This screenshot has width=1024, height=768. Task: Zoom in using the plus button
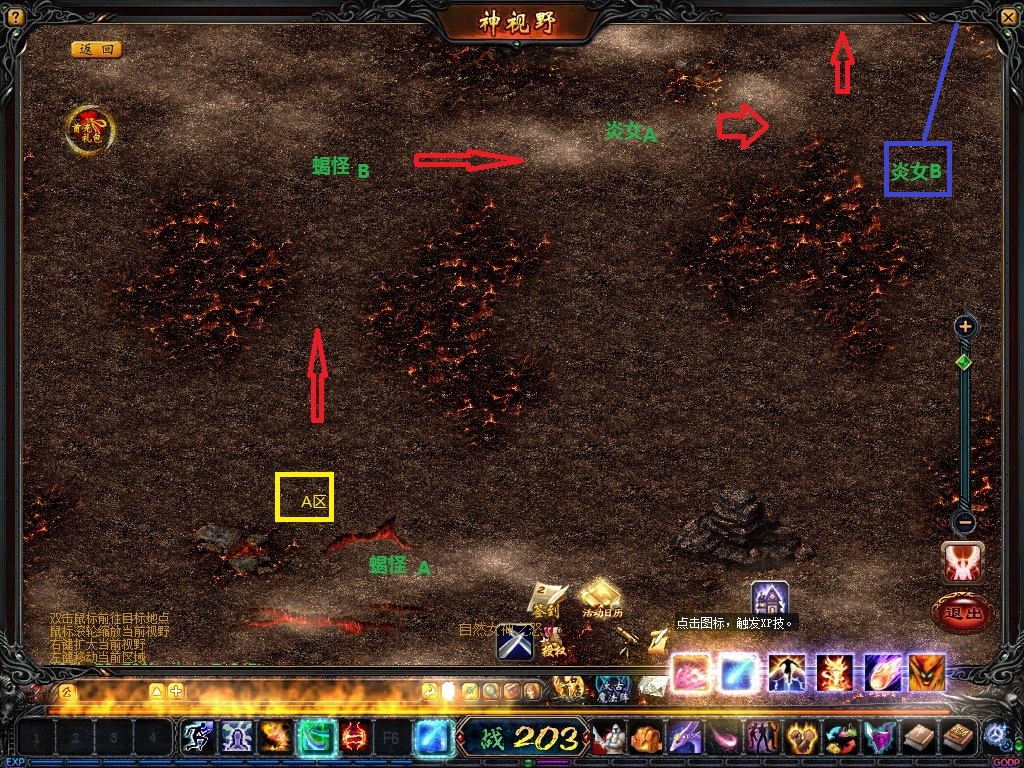[965, 326]
